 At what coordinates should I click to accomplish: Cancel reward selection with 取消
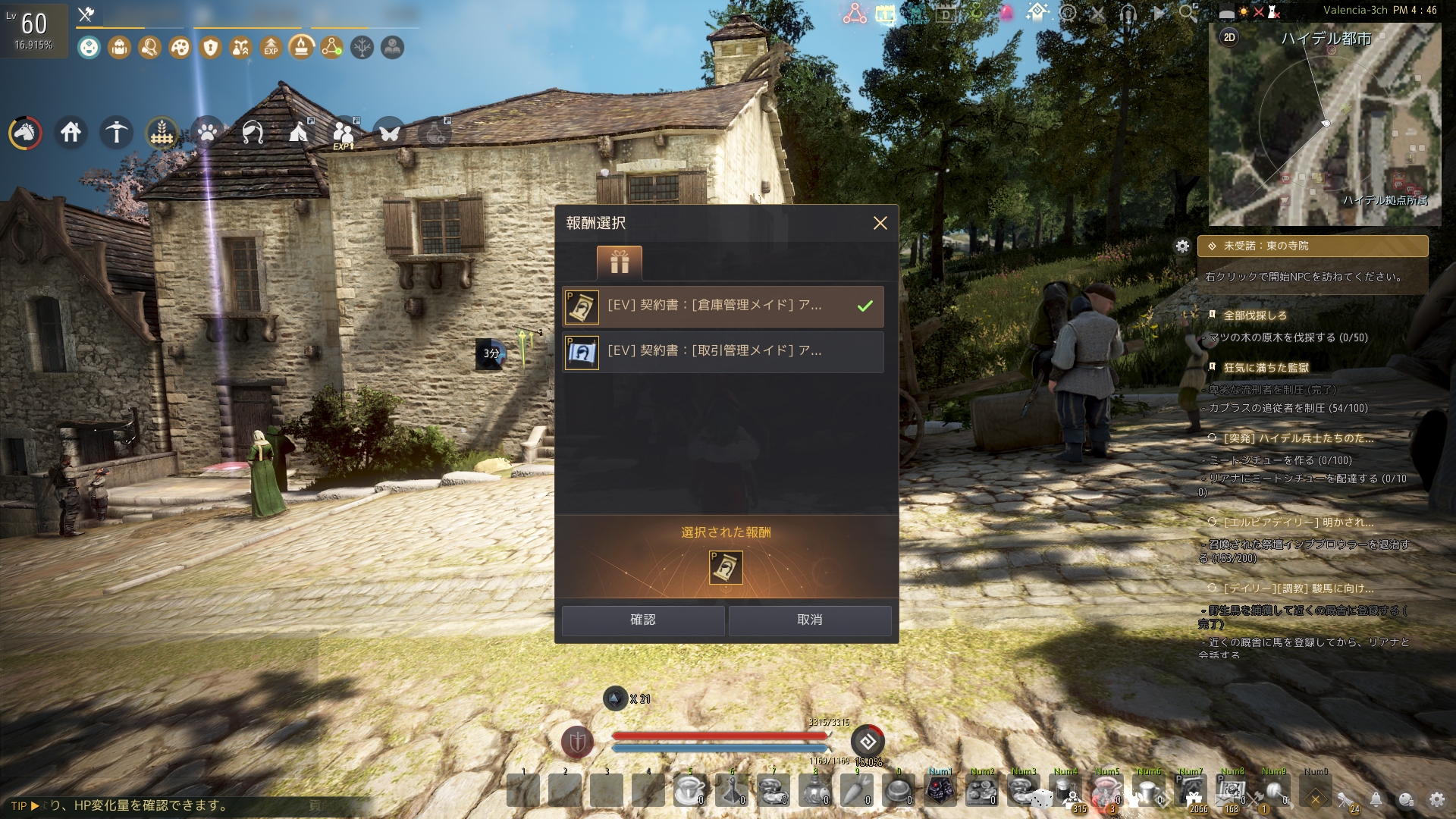point(809,620)
